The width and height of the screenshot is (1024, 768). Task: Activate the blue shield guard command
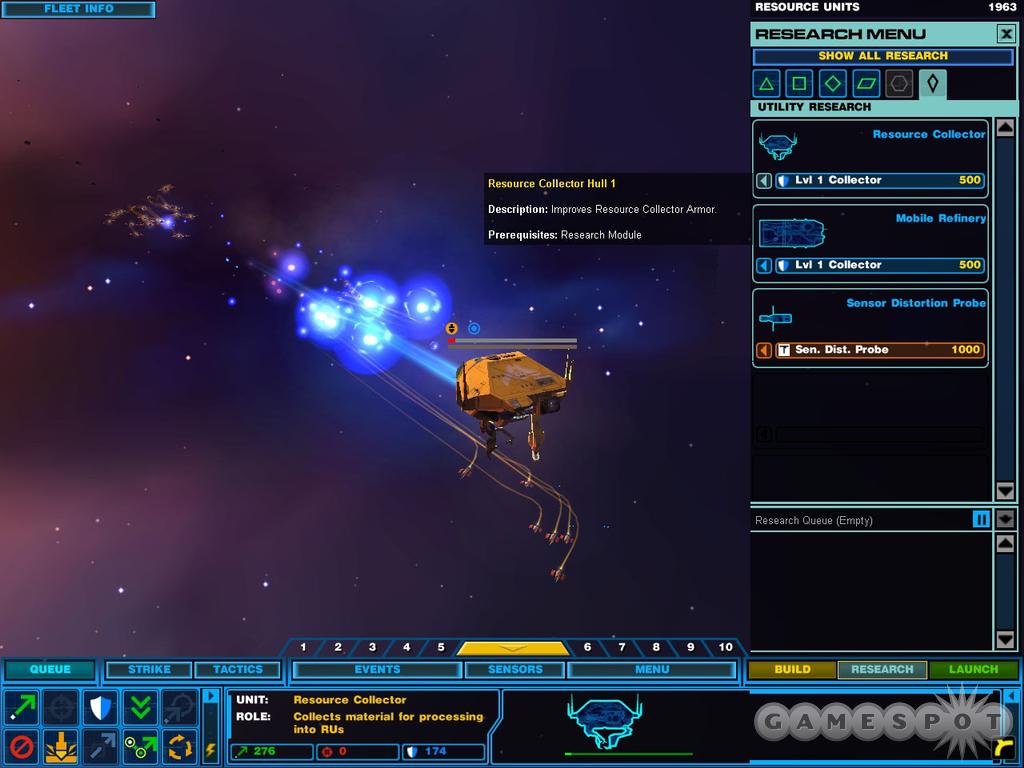(x=100, y=707)
